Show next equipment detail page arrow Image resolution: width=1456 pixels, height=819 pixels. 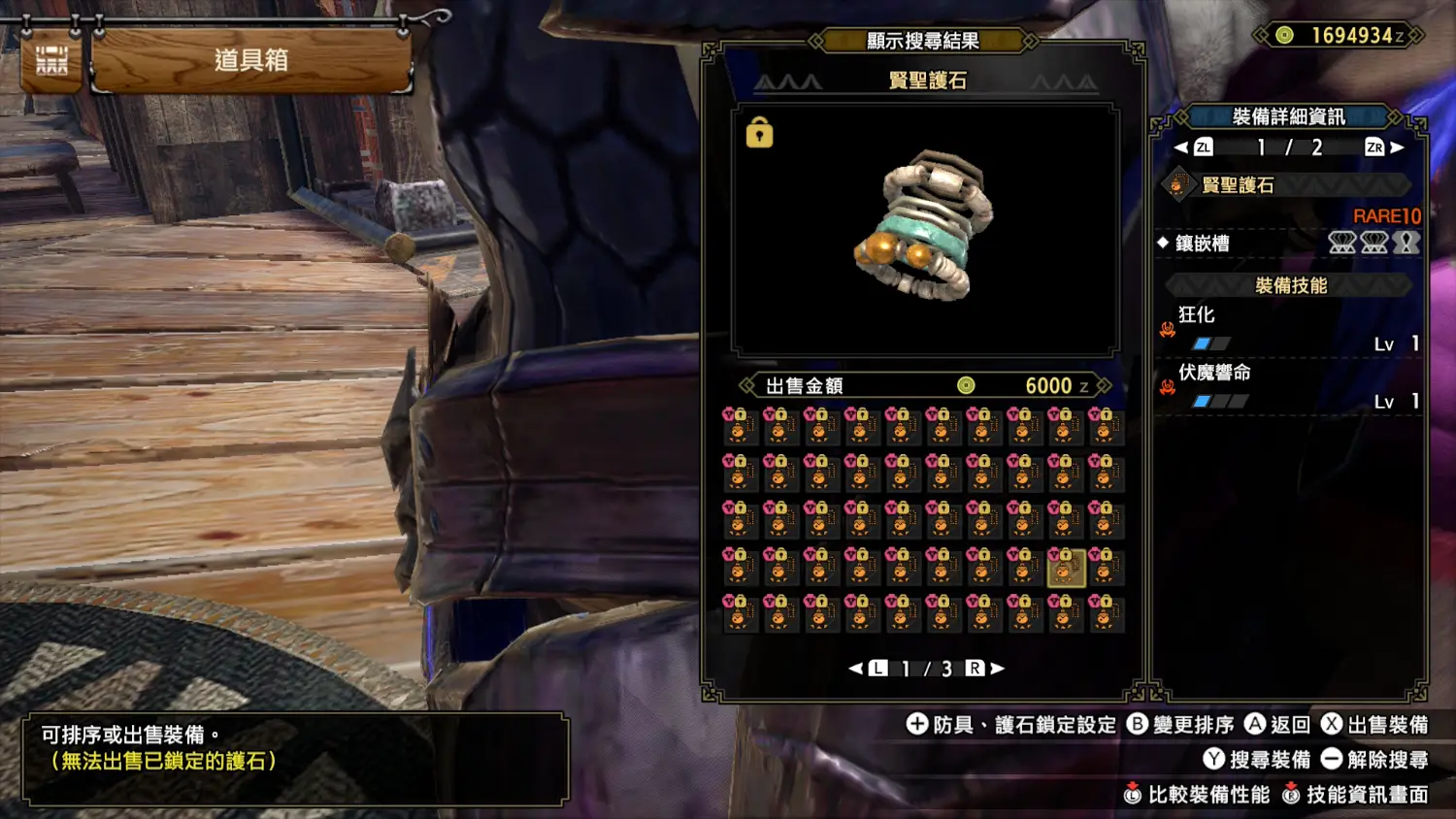pyautogui.click(x=1398, y=147)
